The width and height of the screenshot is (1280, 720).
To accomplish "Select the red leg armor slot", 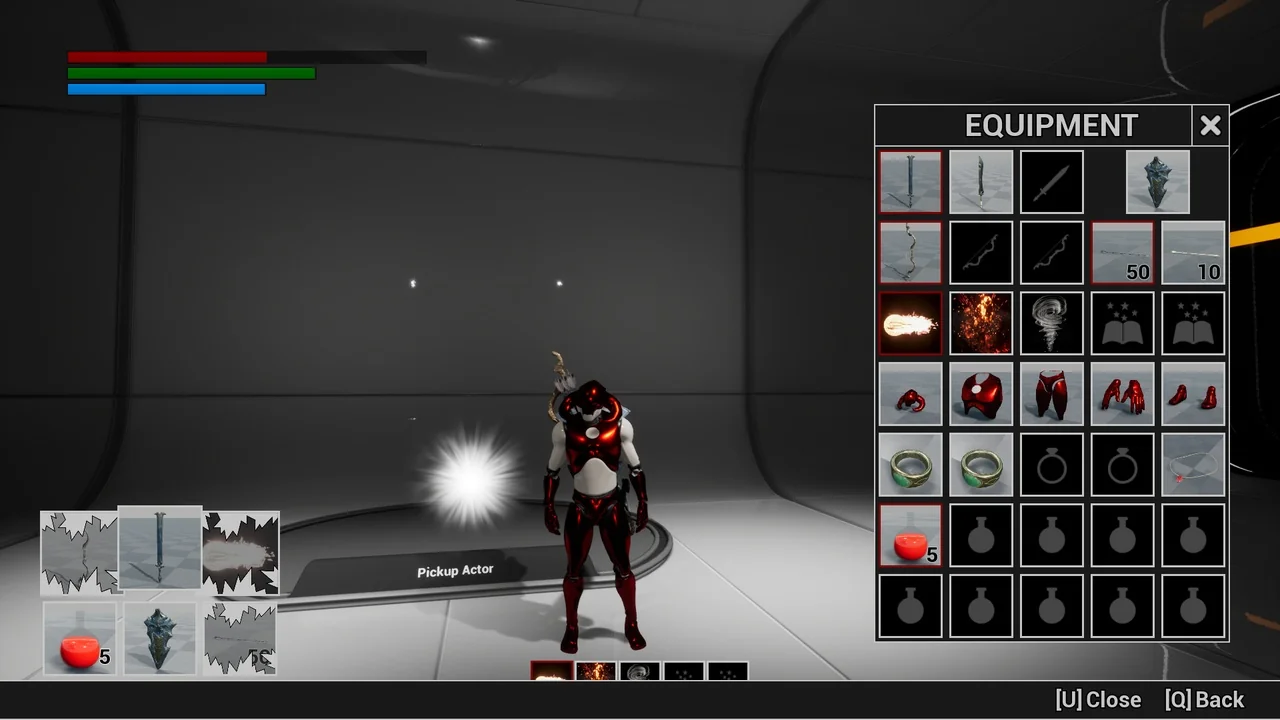I will coord(1052,394).
